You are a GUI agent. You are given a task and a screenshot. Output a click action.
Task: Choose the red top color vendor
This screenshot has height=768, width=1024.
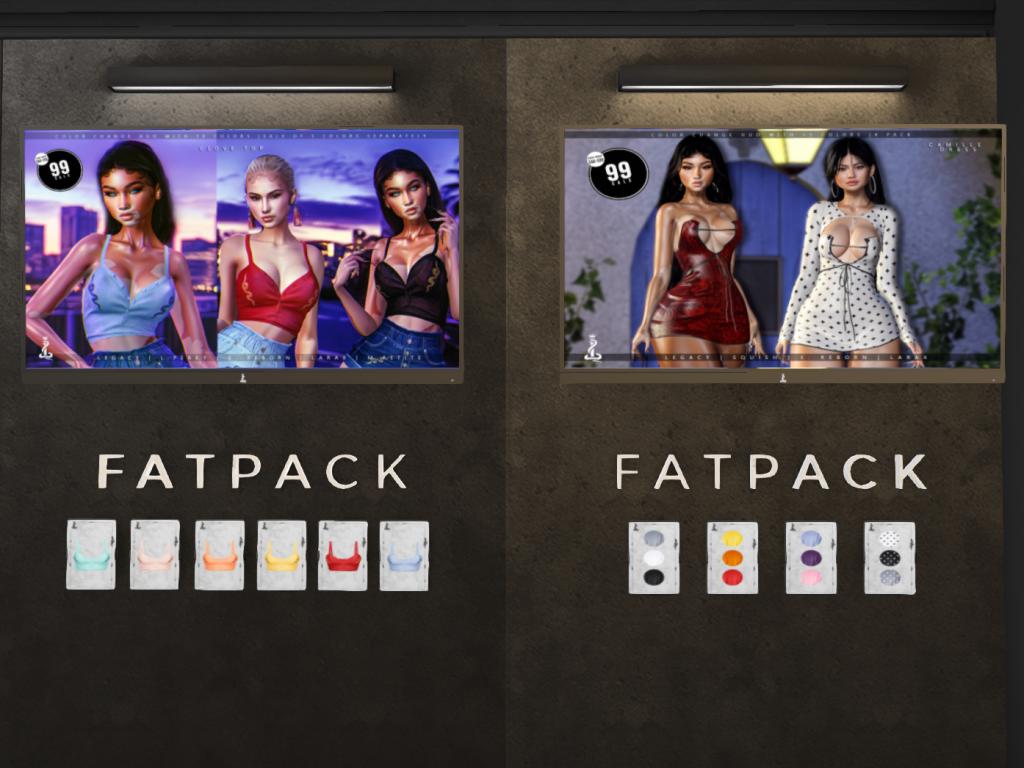click(343, 555)
